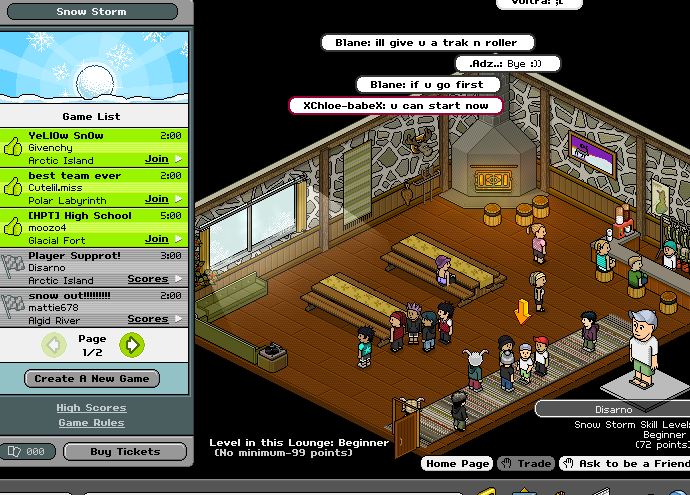Open the High Scores link
Image resolution: width=690 pixels, height=495 pixels.
(x=91, y=408)
